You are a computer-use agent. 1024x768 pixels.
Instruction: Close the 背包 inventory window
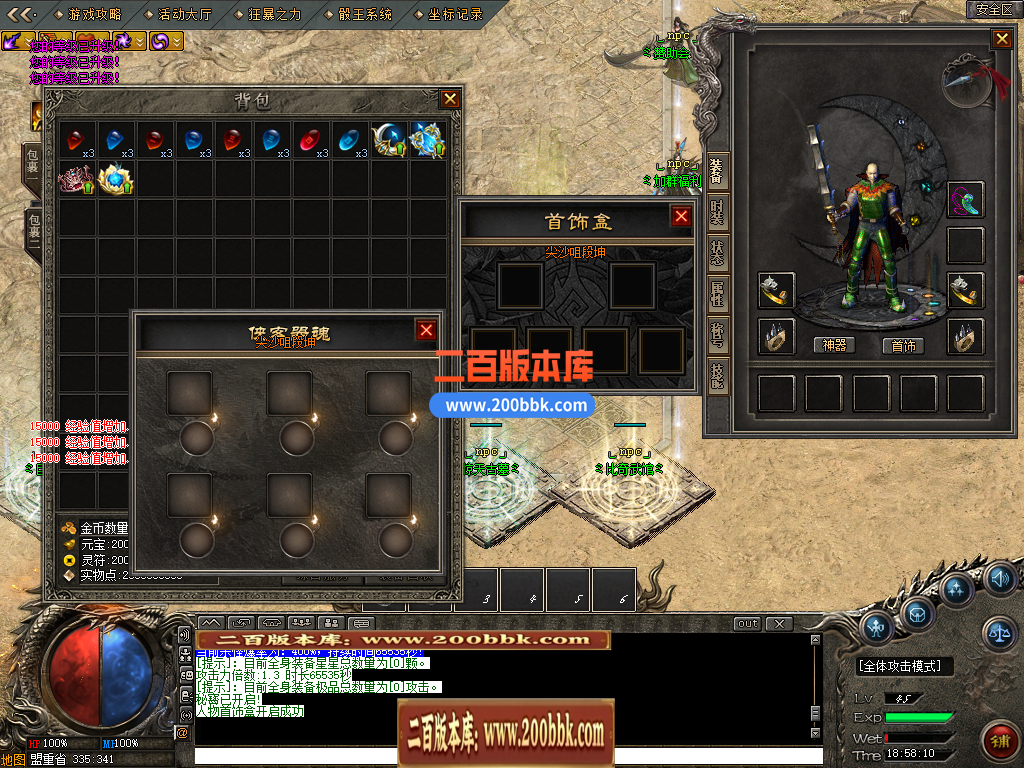(x=450, y=99)
